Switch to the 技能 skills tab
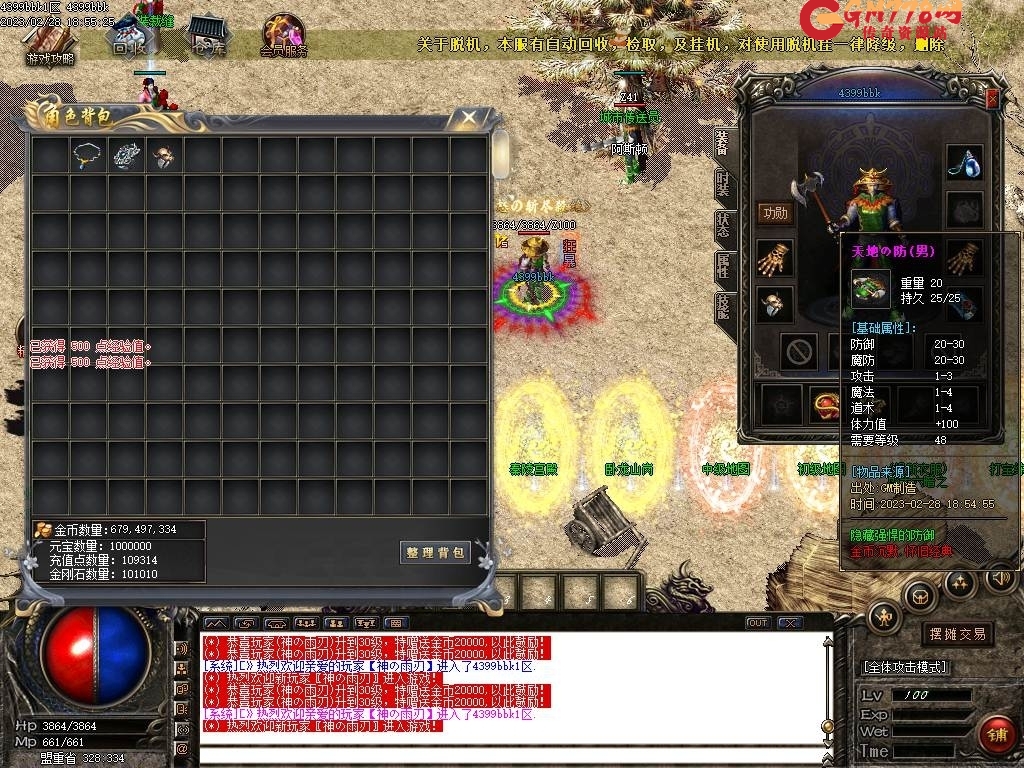This screenshot has height=768, width=1024. click(723, 306)
